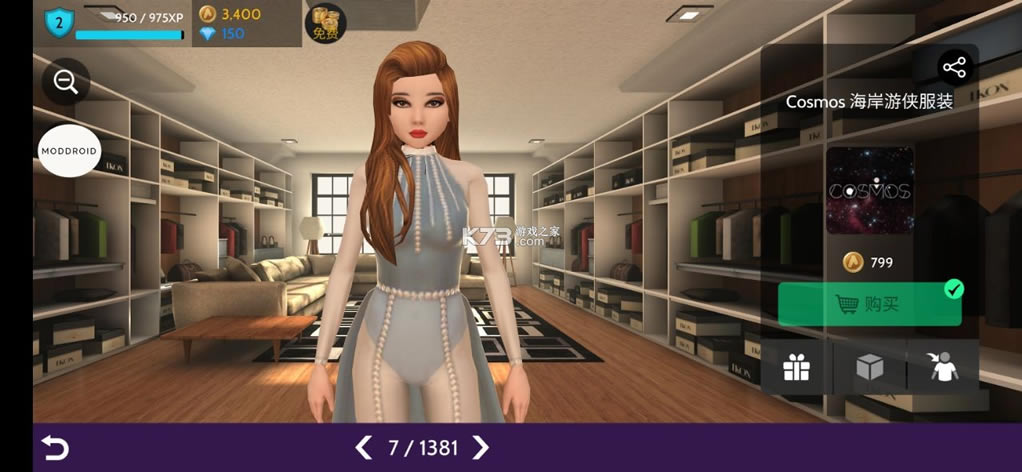Go back with the return arrow
Screen dimensions: 1022x472
click(x=55, y=448)
